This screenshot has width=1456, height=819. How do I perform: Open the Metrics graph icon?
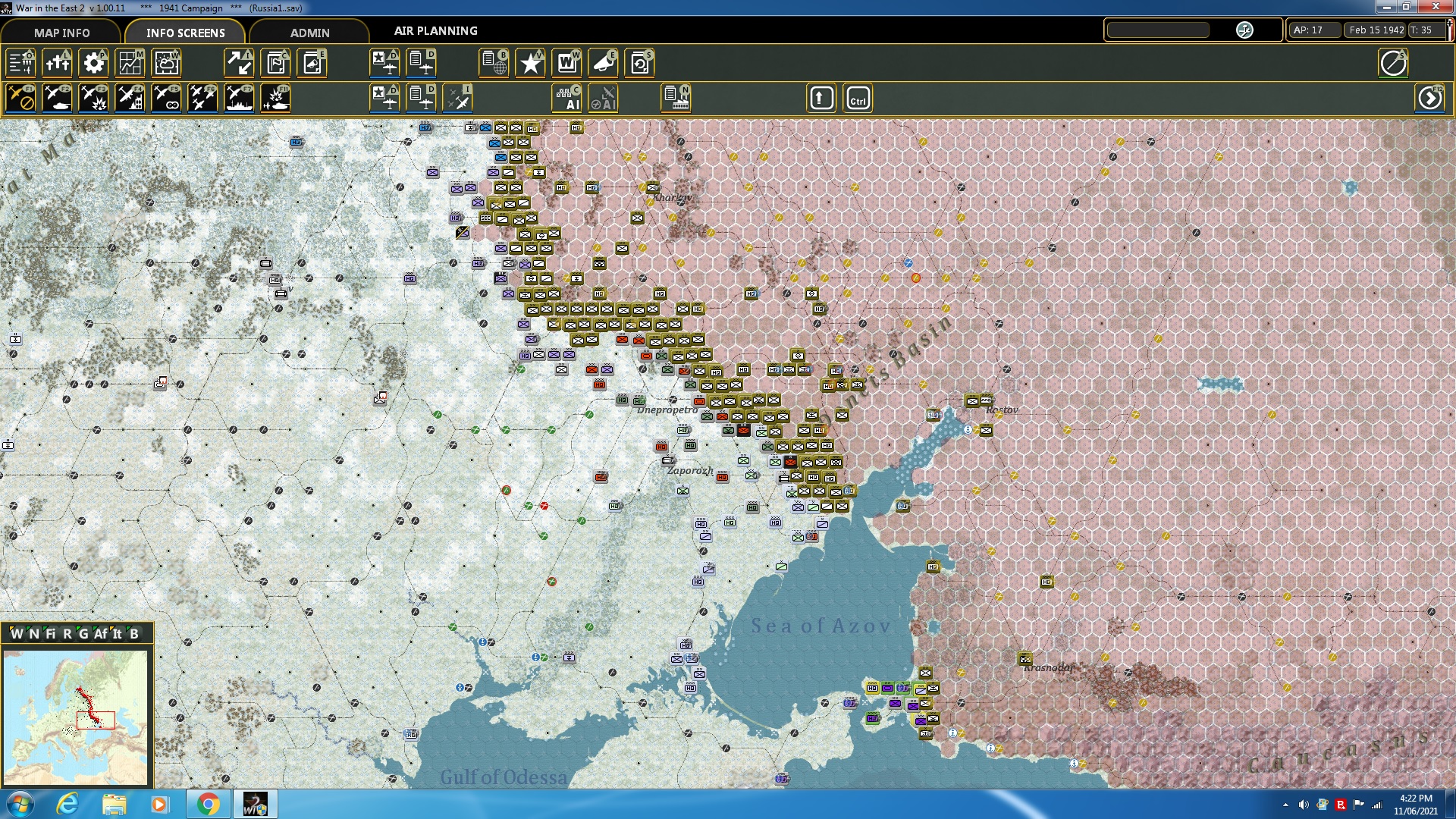(x=130, y=63)
